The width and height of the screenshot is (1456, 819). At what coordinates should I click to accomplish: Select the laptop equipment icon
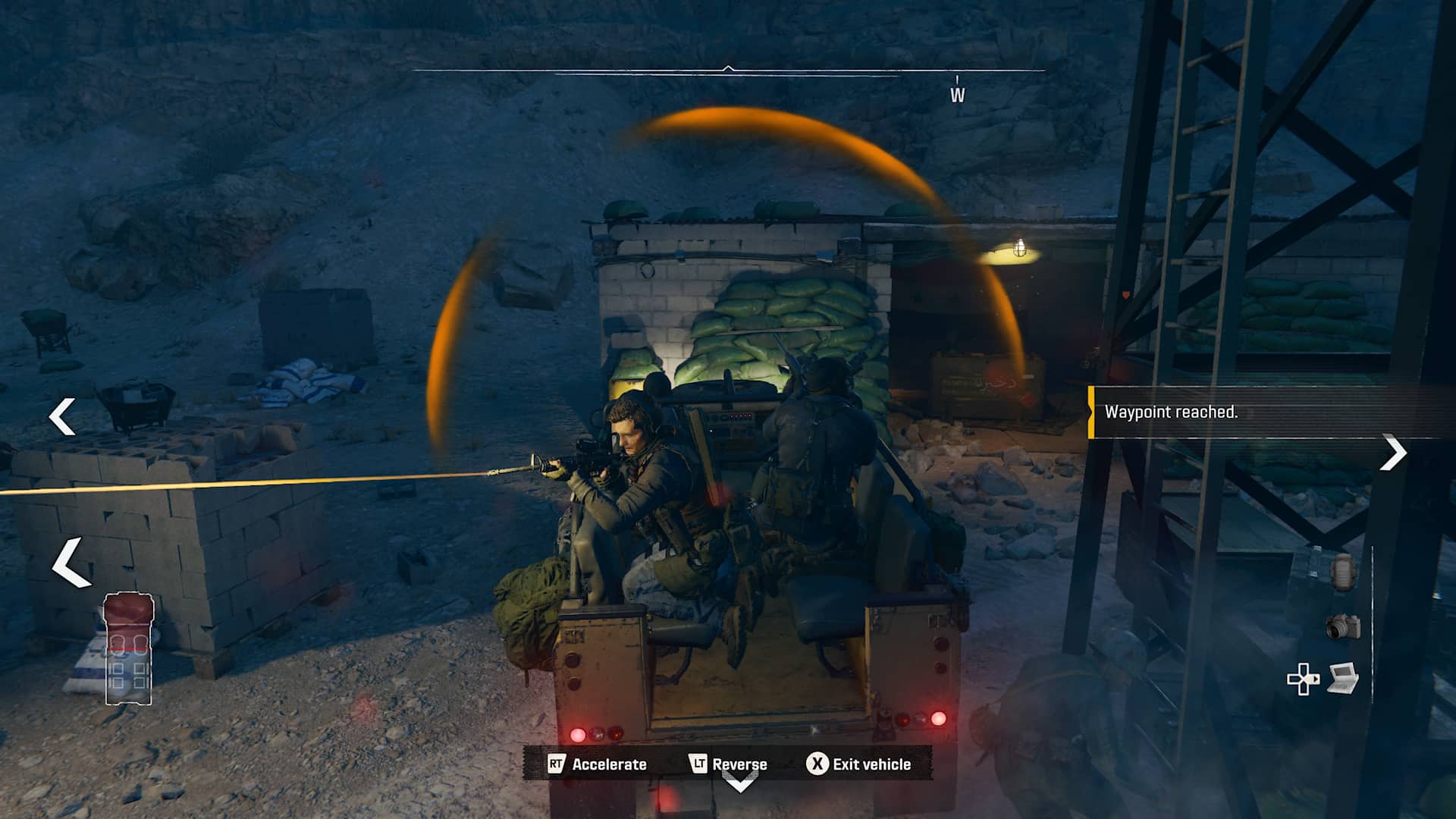1342,677
